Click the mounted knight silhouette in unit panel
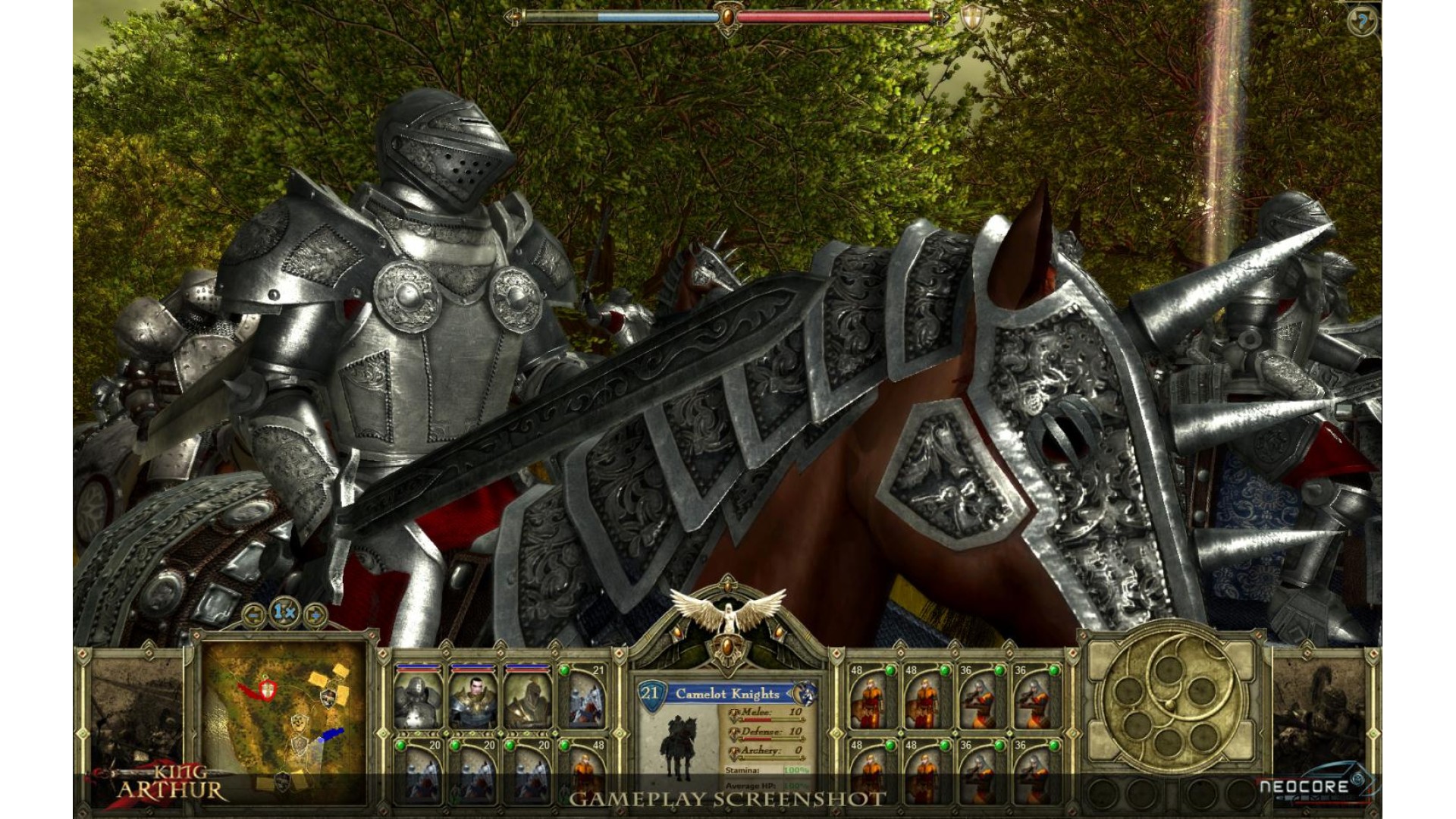 tap(676, 747)
